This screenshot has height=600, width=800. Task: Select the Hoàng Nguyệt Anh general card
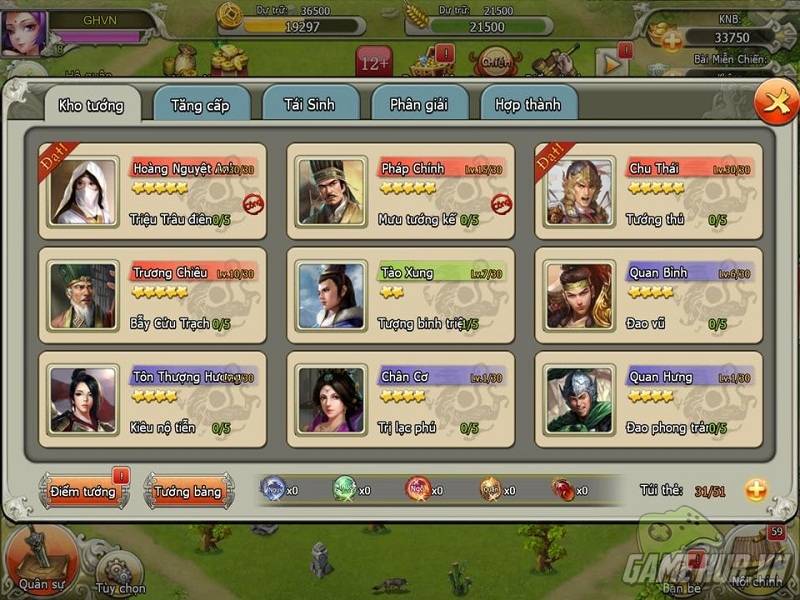[153, 191]
